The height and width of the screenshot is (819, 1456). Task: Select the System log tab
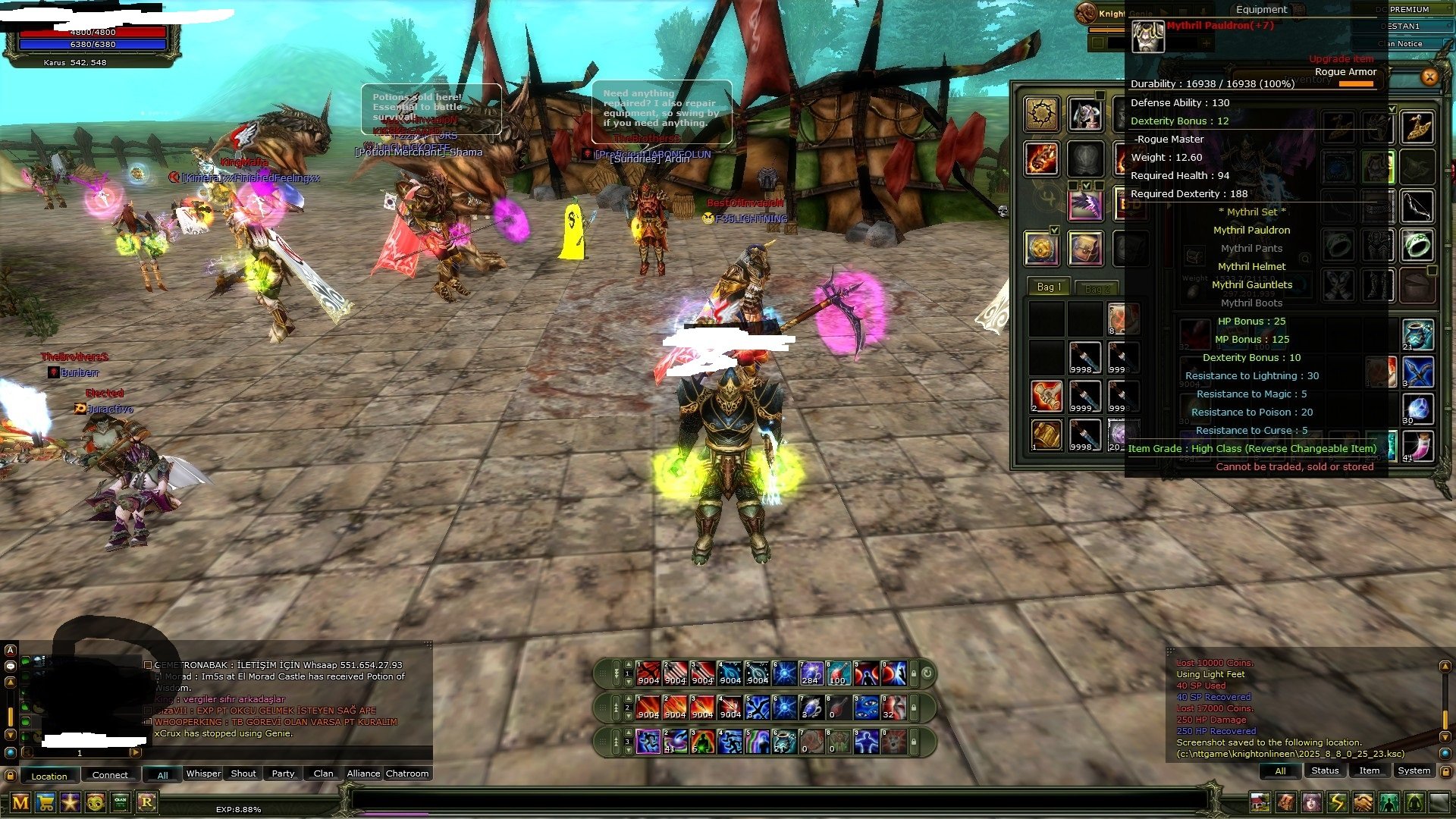1414,770
